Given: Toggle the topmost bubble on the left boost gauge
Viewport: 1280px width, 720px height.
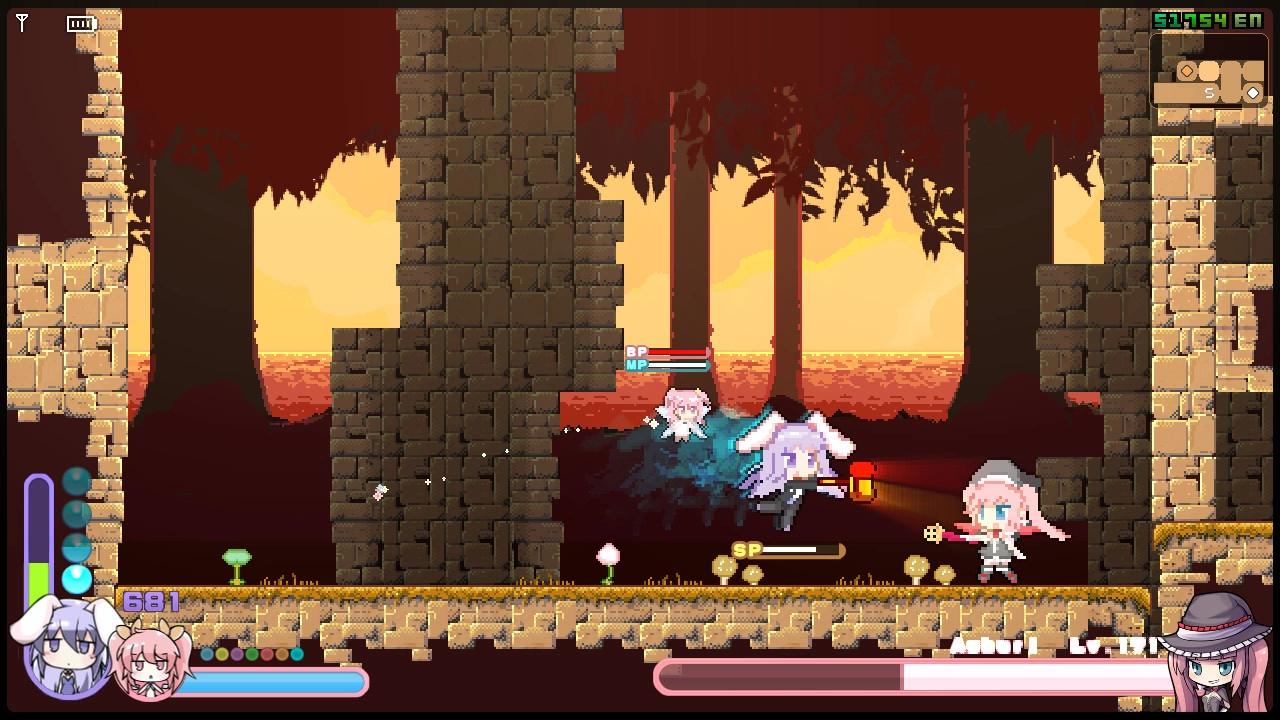Looking at the screenshot, I should tap(77, 481).
